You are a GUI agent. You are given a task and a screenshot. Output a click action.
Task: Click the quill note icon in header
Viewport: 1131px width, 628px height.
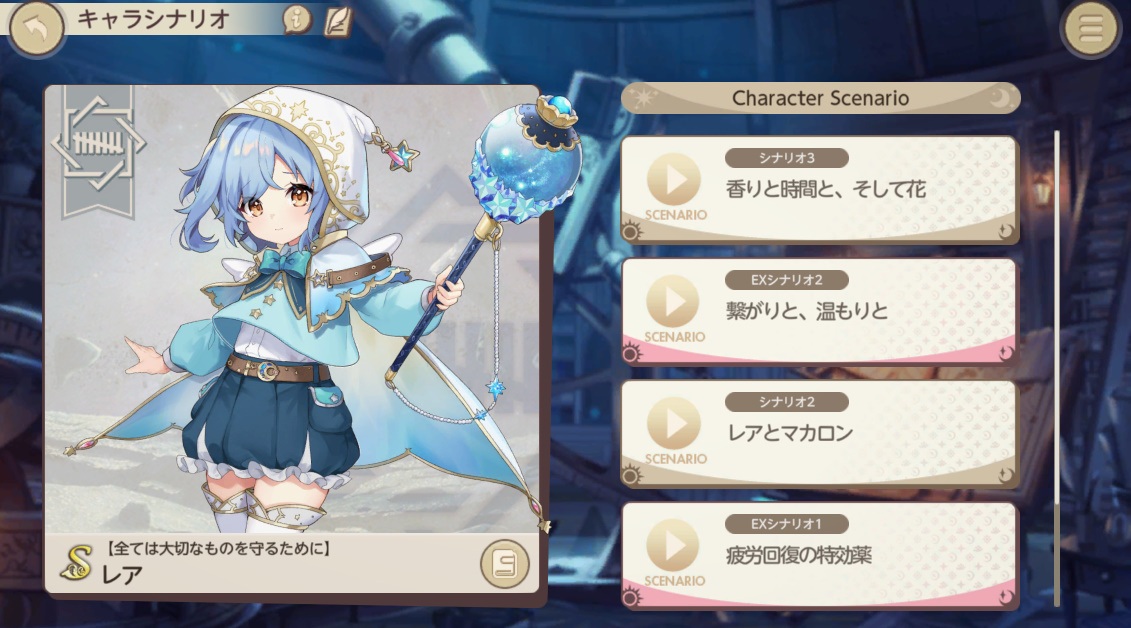pyautogui.click(x=338, y=20)
